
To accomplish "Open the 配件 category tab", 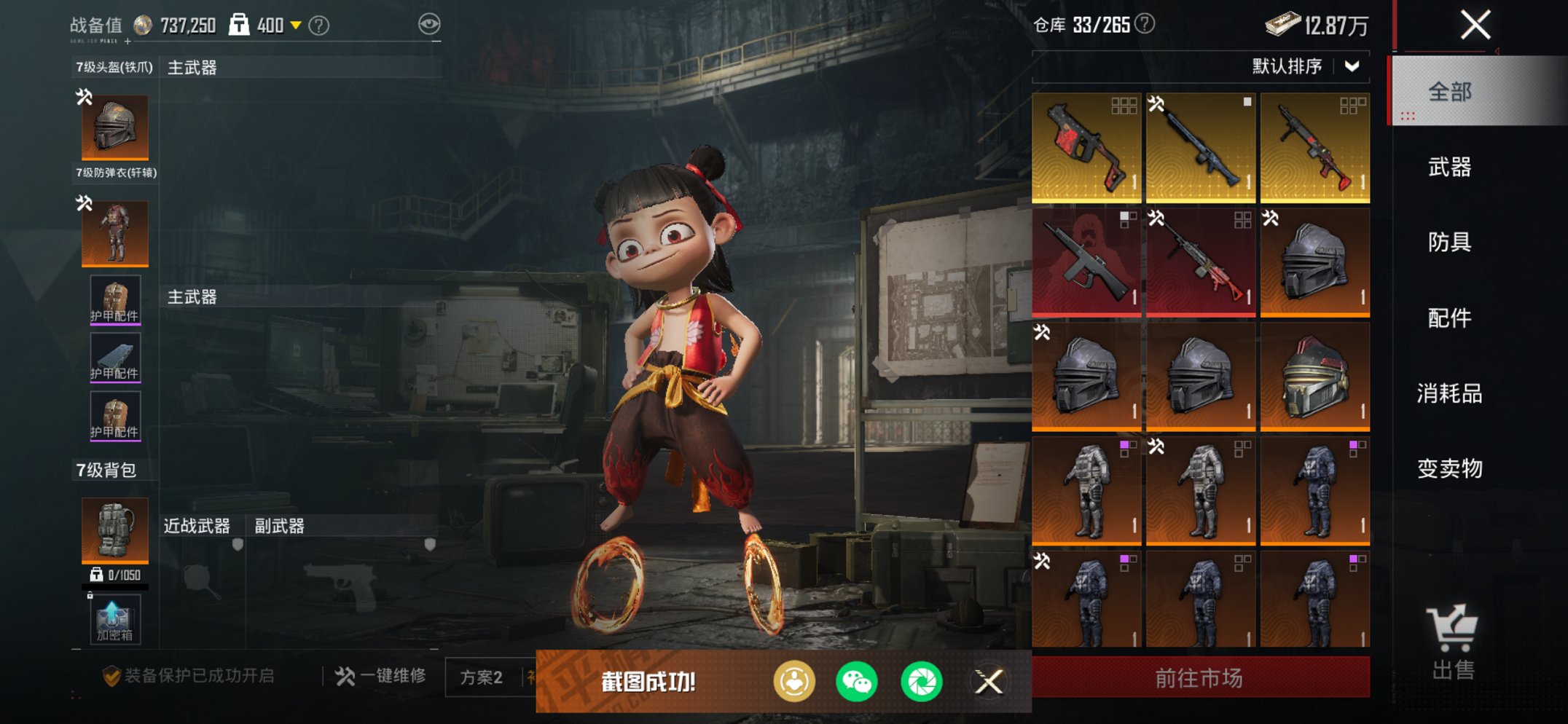I will pos(1449,318).
